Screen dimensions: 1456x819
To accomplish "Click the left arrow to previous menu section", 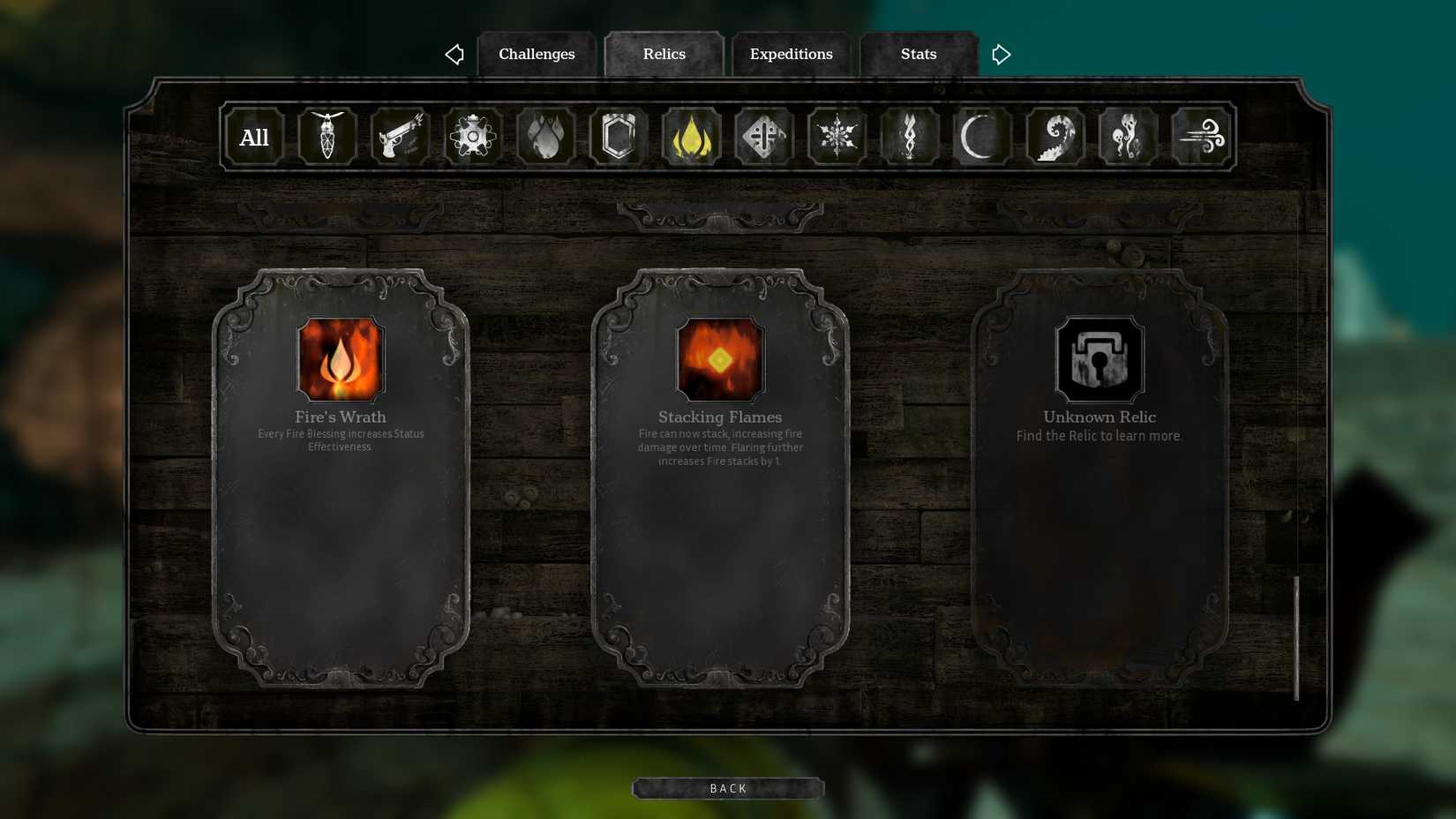I will coord(454,54).
